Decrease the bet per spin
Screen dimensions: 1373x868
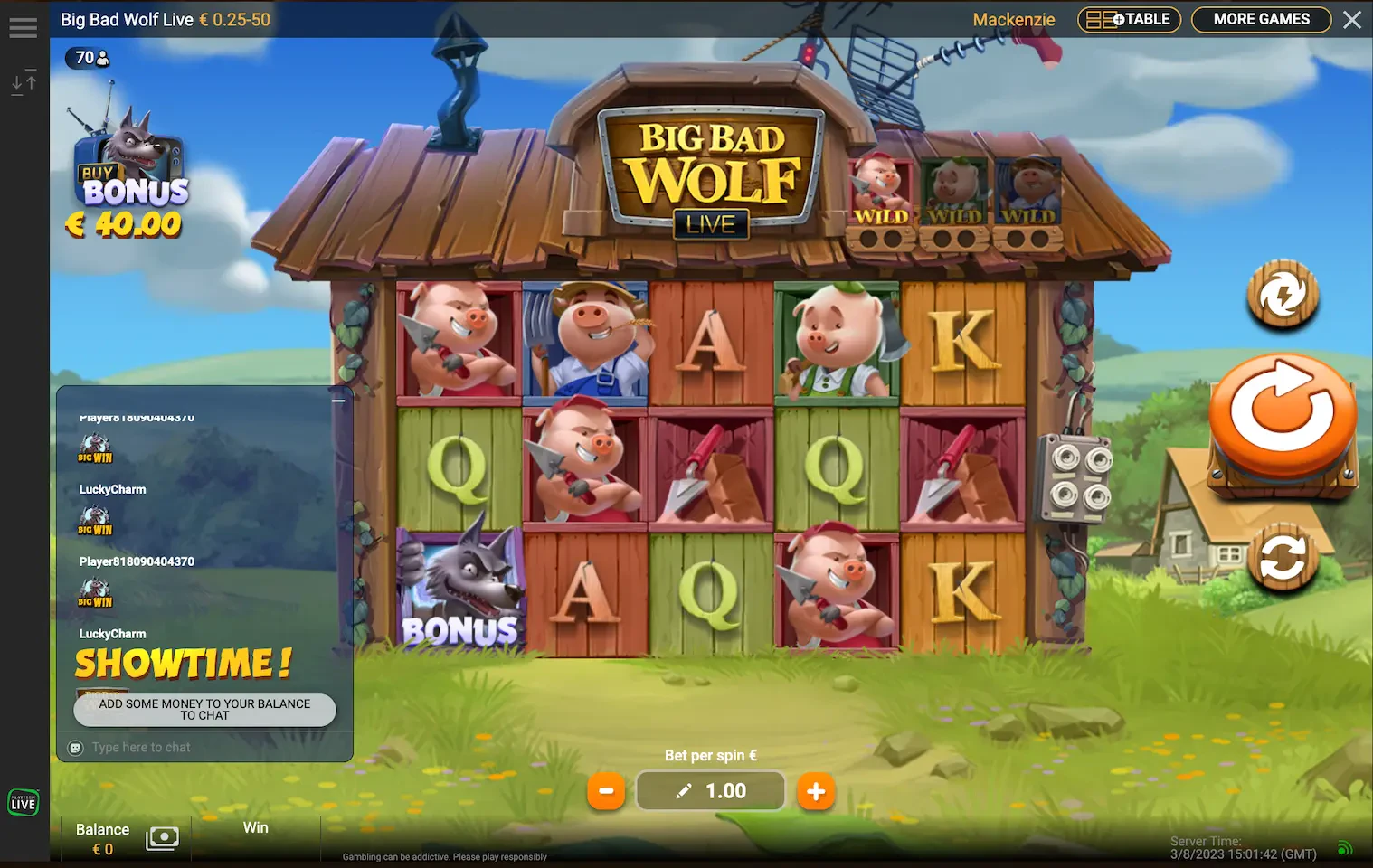pos(606,791)
